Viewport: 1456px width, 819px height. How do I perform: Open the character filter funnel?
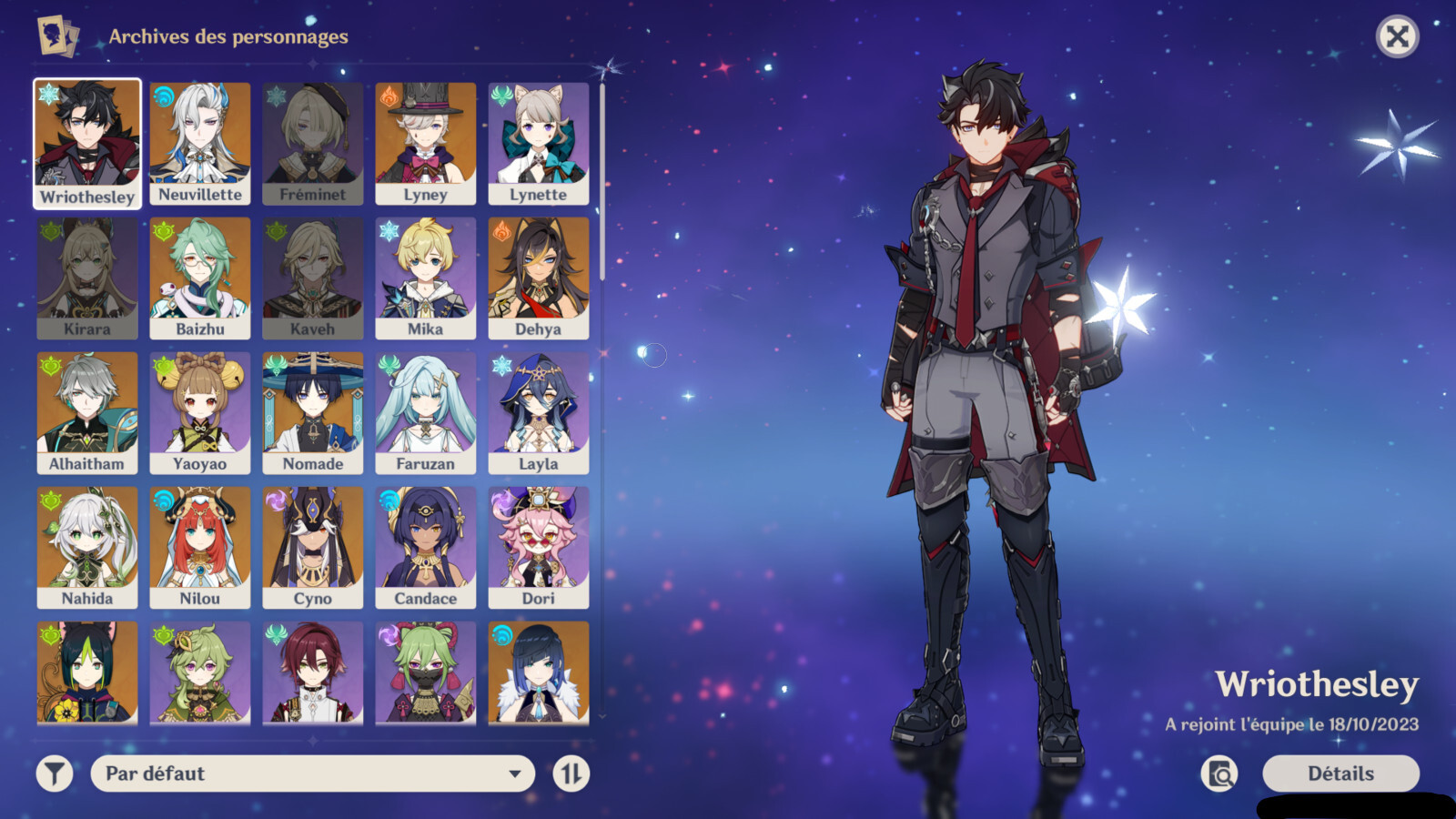(55, 773)
